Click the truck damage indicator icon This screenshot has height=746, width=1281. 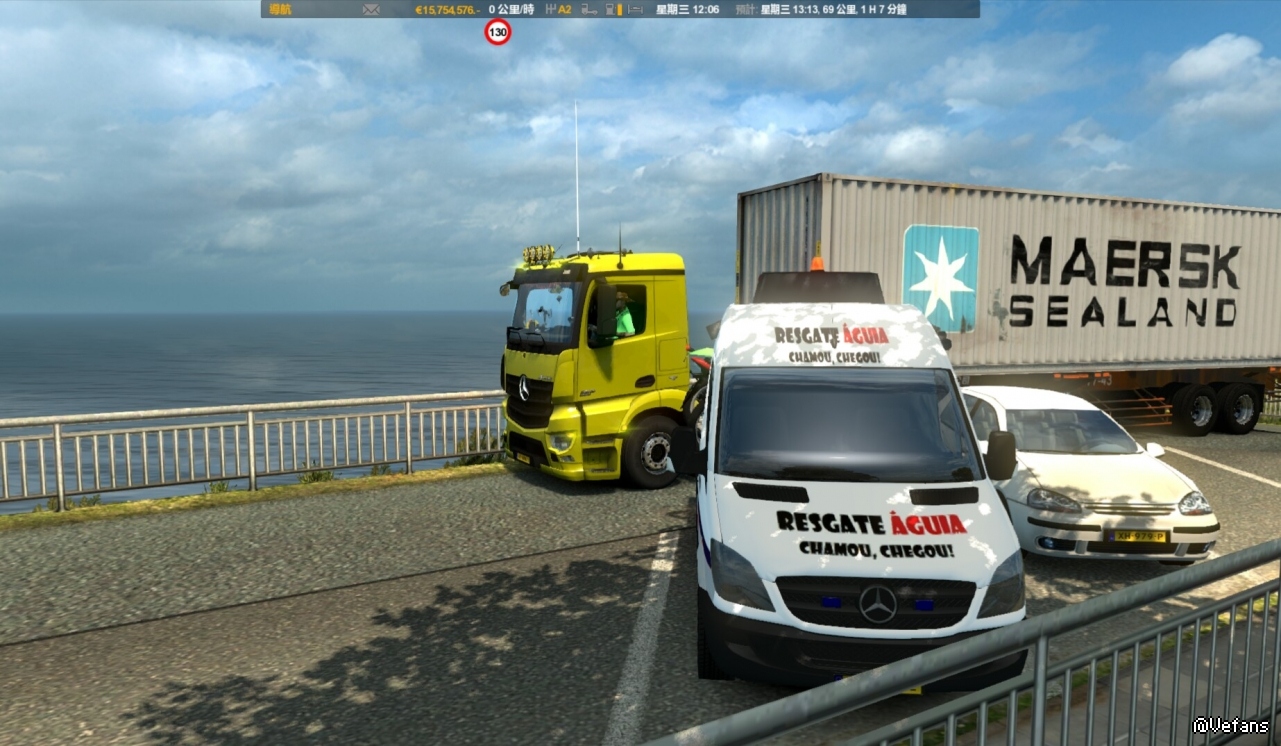pyautogui.click(x=589, y=9)
